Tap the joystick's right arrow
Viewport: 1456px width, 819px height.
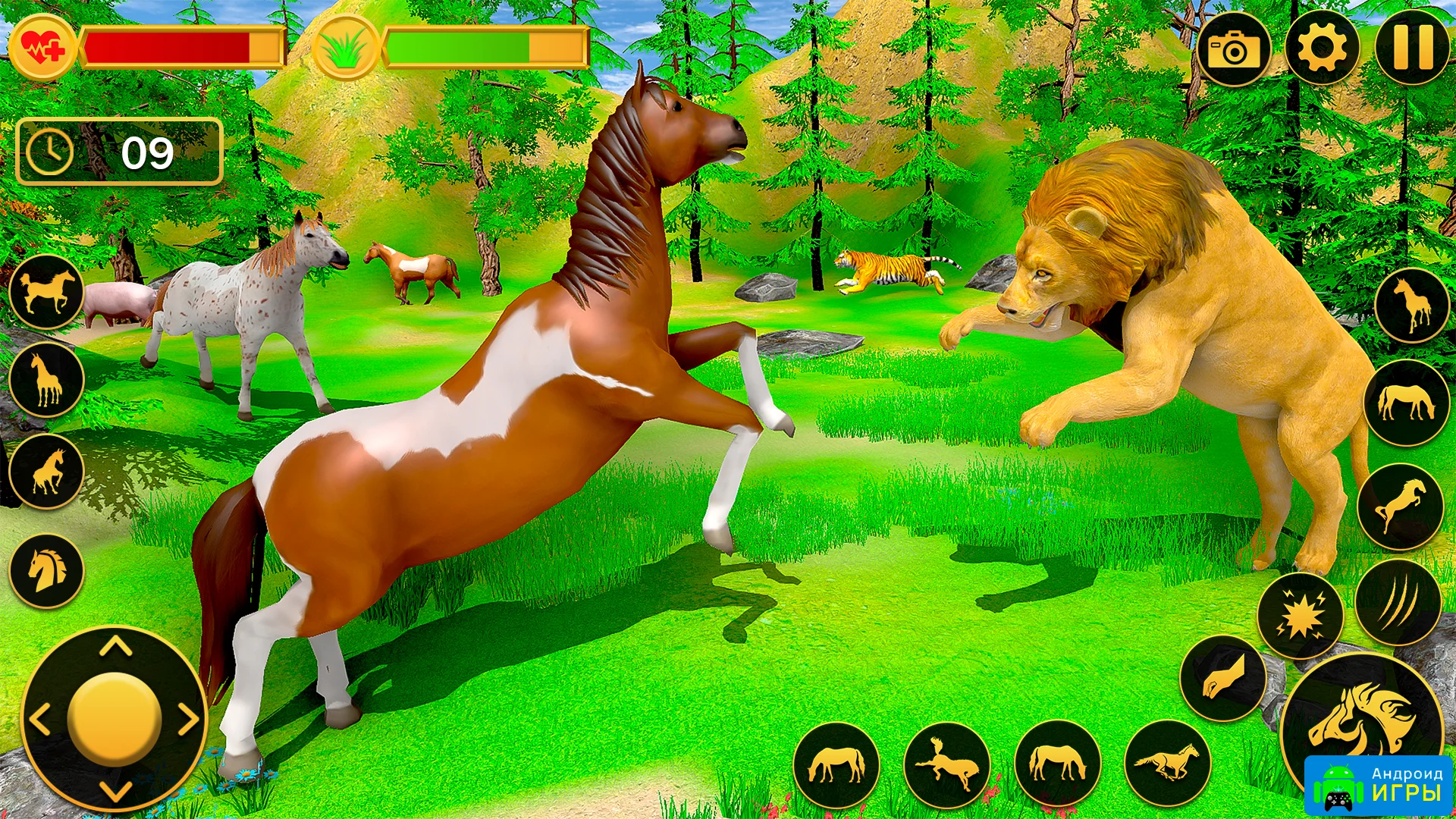point(190,719)
